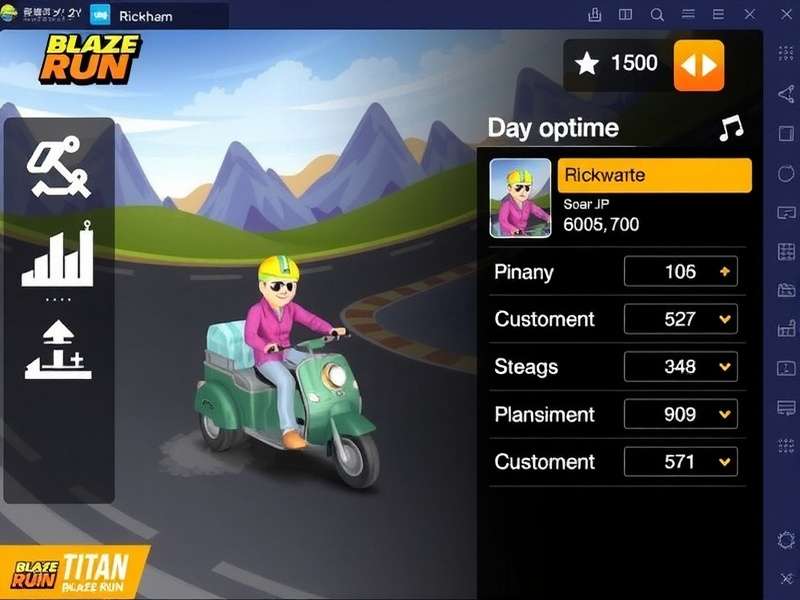The height and width of the screenshot is (600, 800).
Task: Expand the 571 Customent dropdown
Action: click(681, 462)
